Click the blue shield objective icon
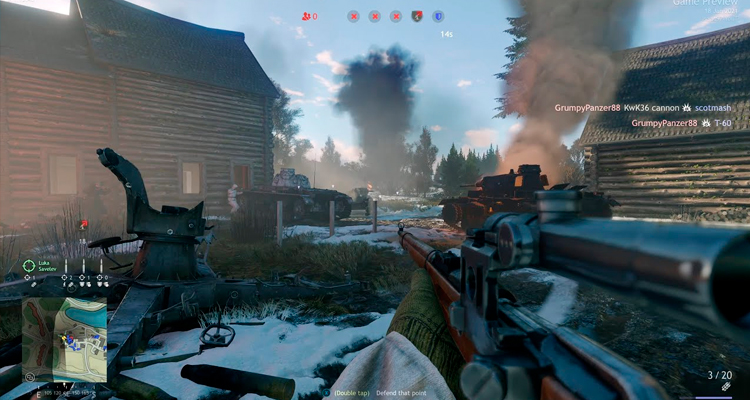This screenshot has height=400, width=750. (x=438, y=16)
